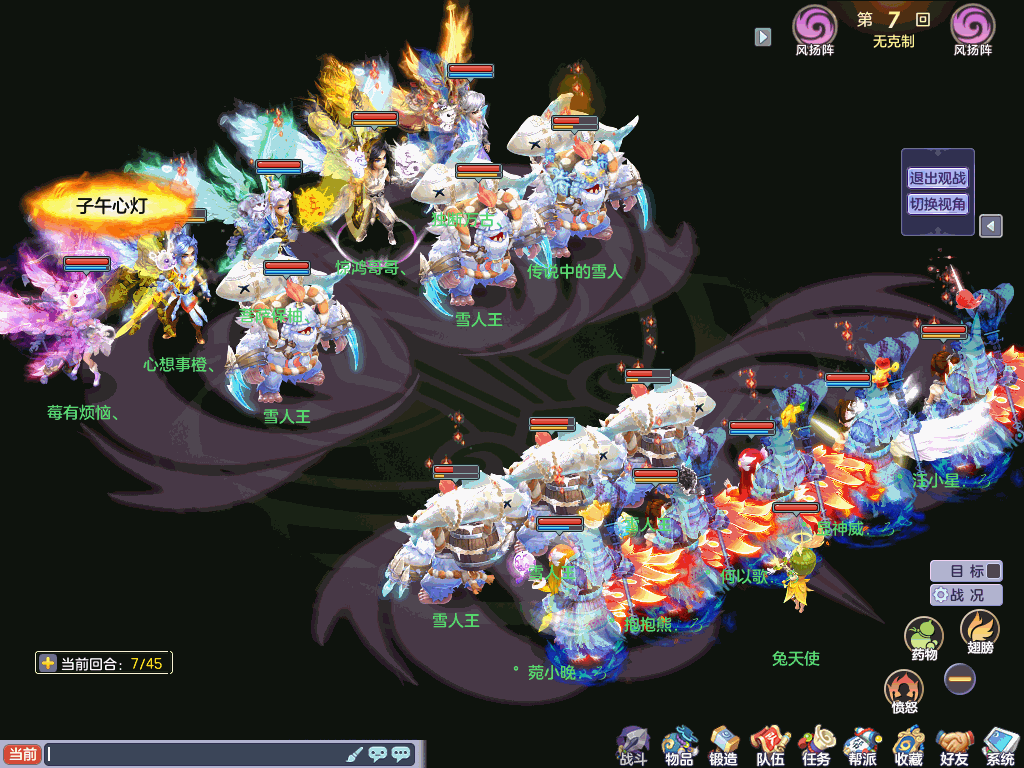This screenshot has width=1024, height=768.
Task: Toggle the 目标 target option
Action: point(966,571)
